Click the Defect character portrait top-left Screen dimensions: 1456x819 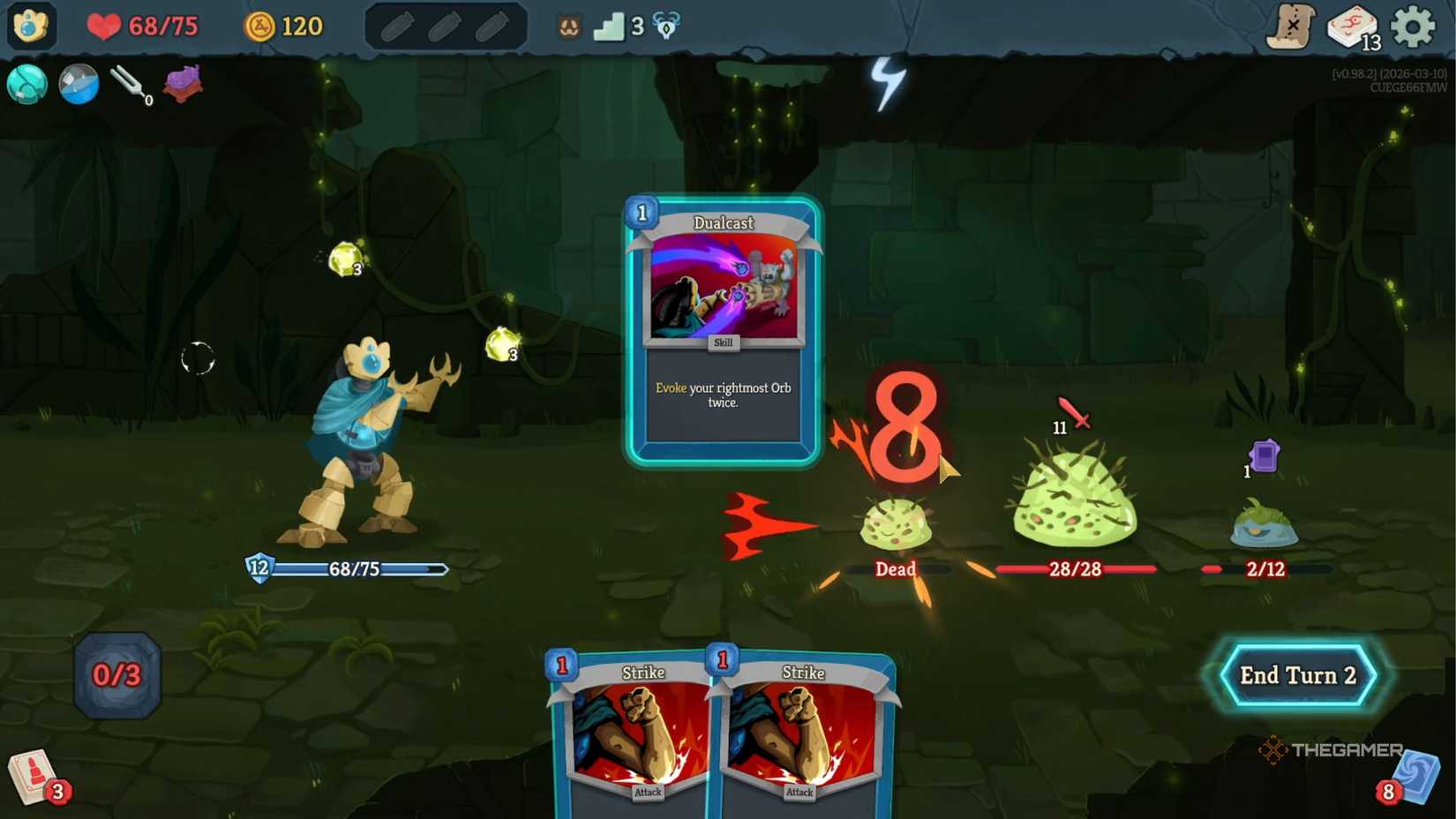[31, 26]
